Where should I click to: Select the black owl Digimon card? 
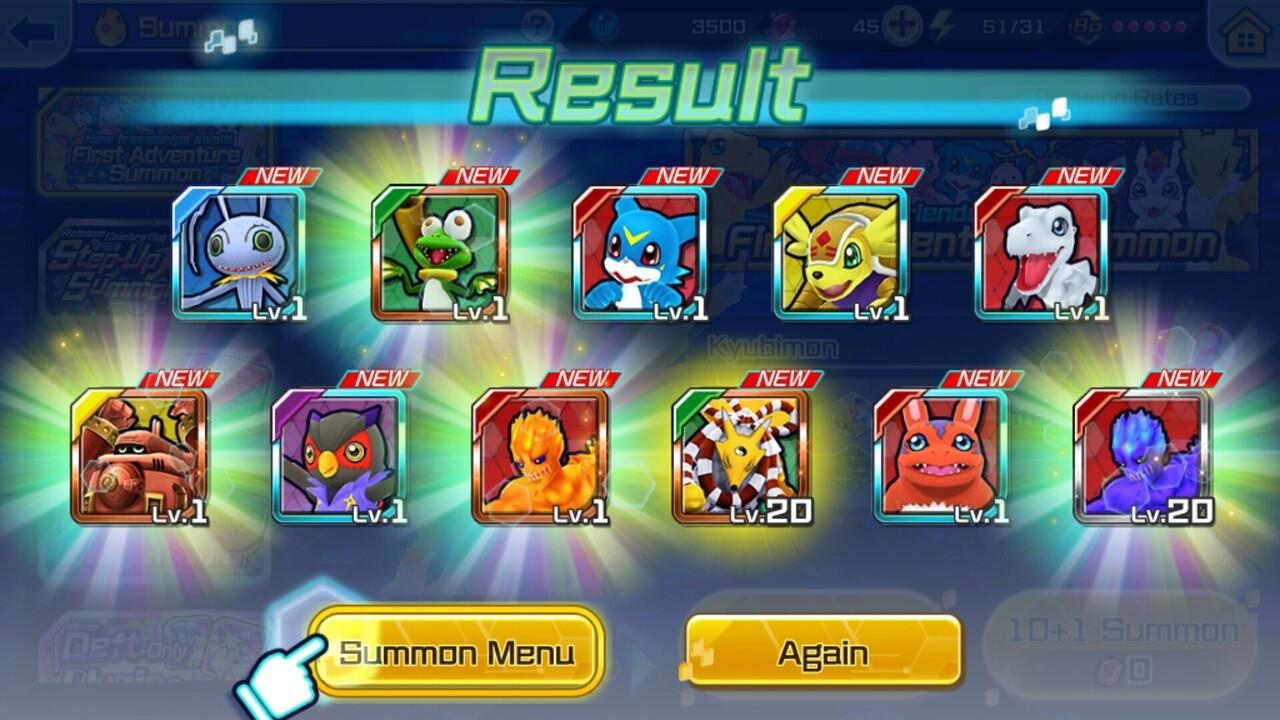click(339, 456)
